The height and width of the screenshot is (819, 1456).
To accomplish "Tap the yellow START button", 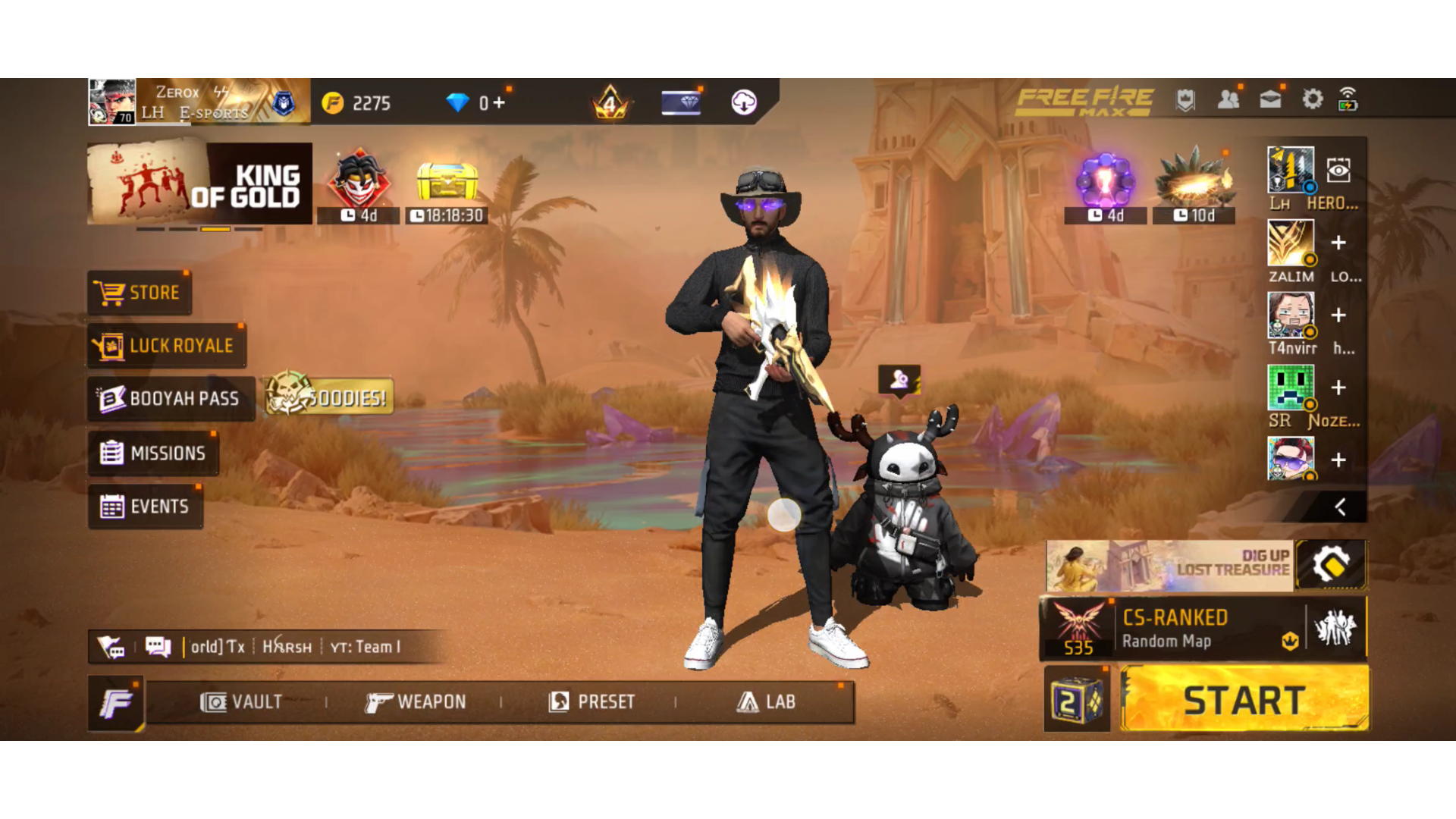I will coord(1244,699).
